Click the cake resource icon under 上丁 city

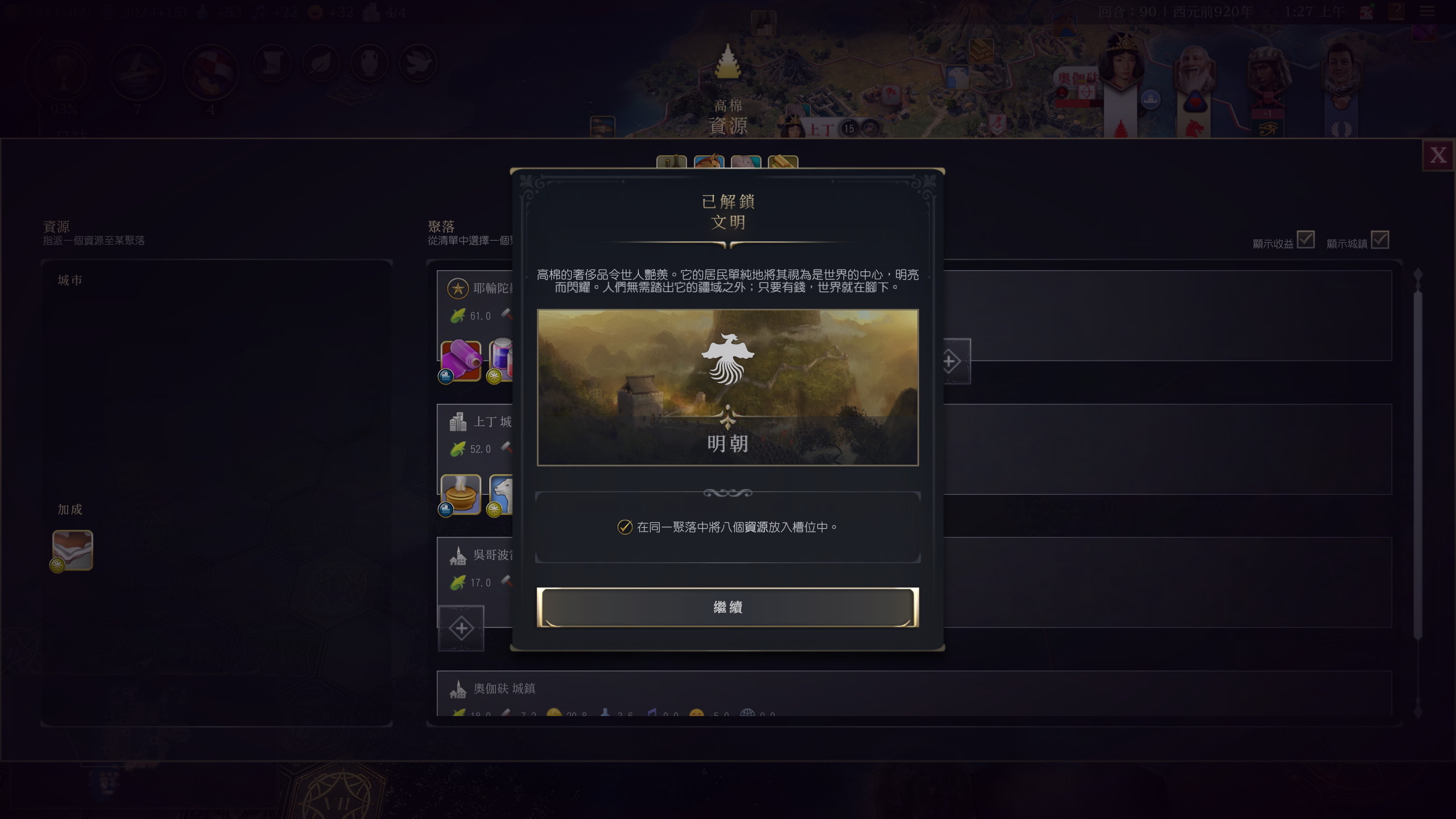462,495
